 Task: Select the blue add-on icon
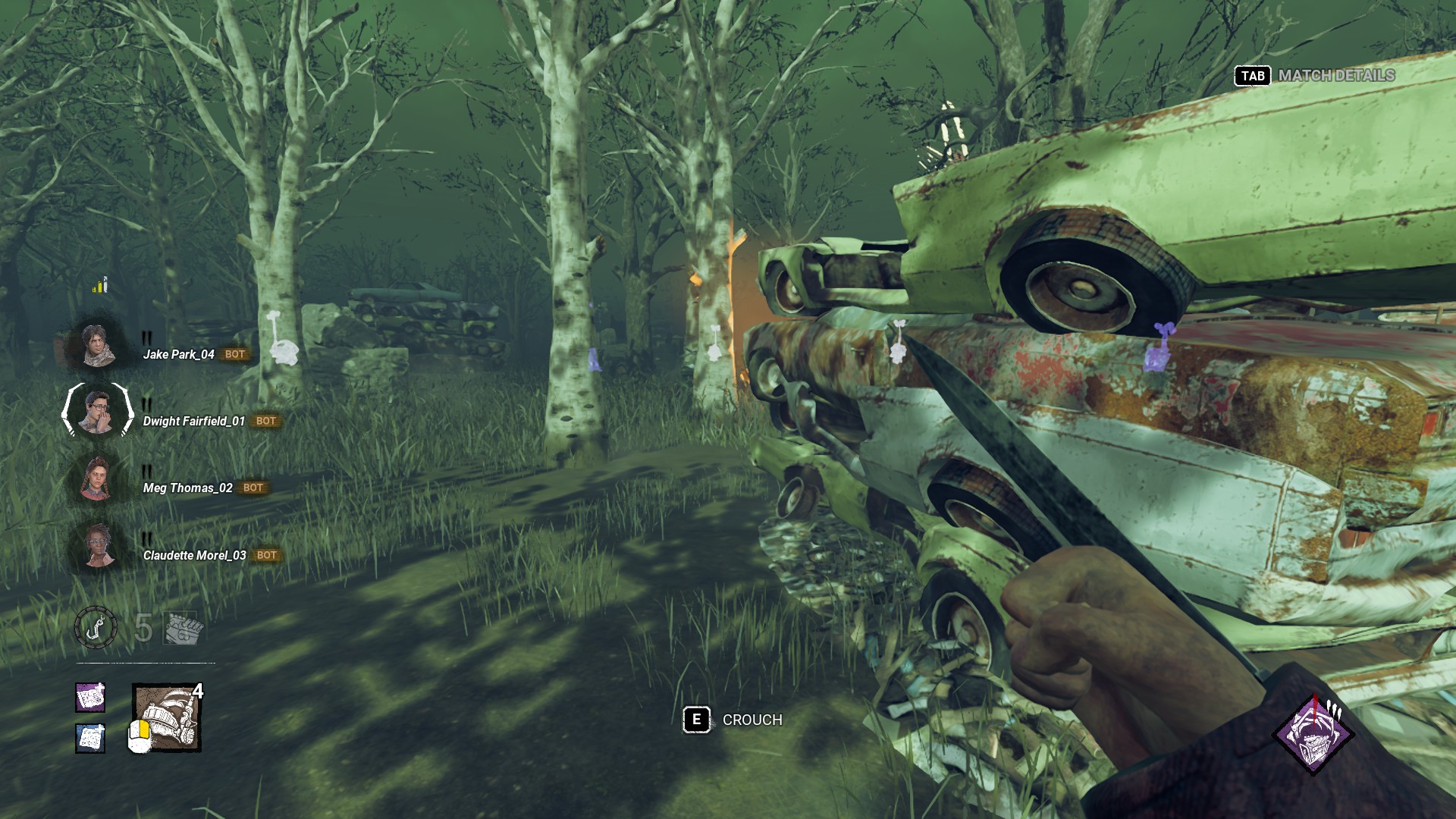pyautogui.click(x=90, y=738)
